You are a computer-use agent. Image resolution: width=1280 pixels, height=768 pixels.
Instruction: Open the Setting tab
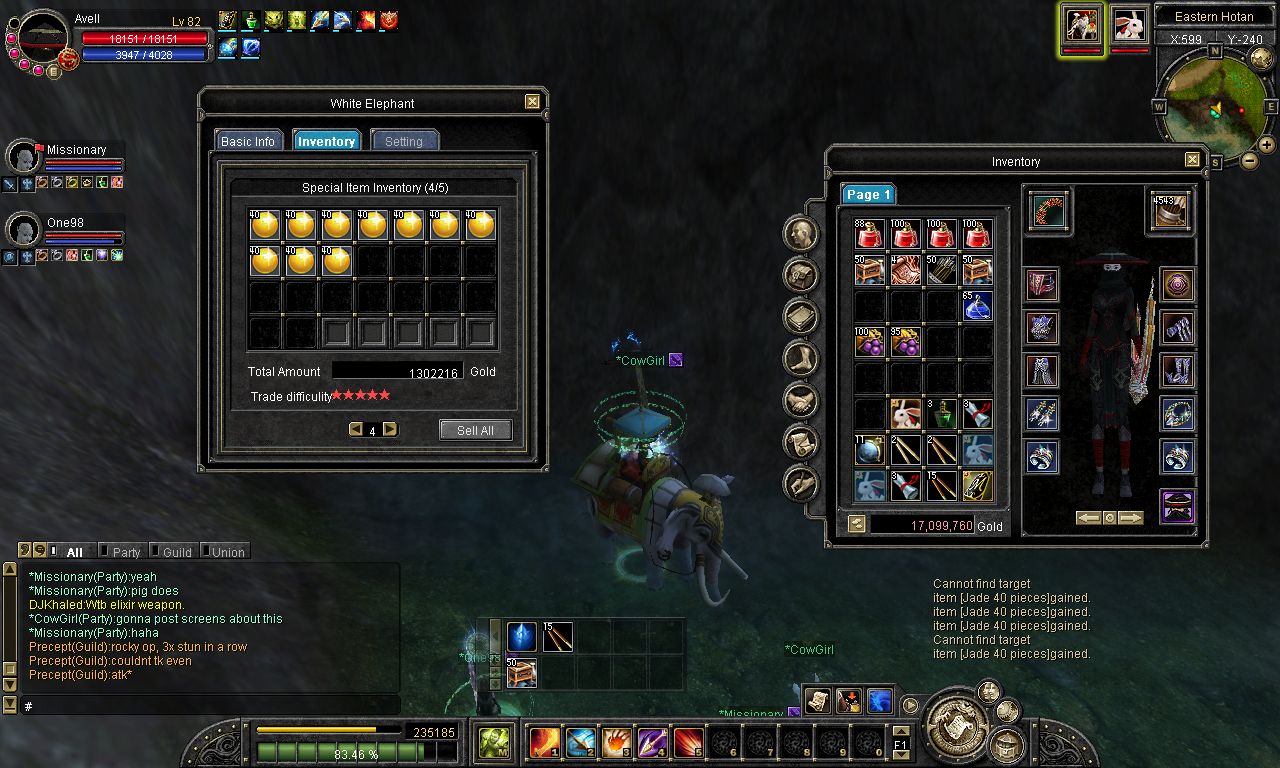coord(404,141)
